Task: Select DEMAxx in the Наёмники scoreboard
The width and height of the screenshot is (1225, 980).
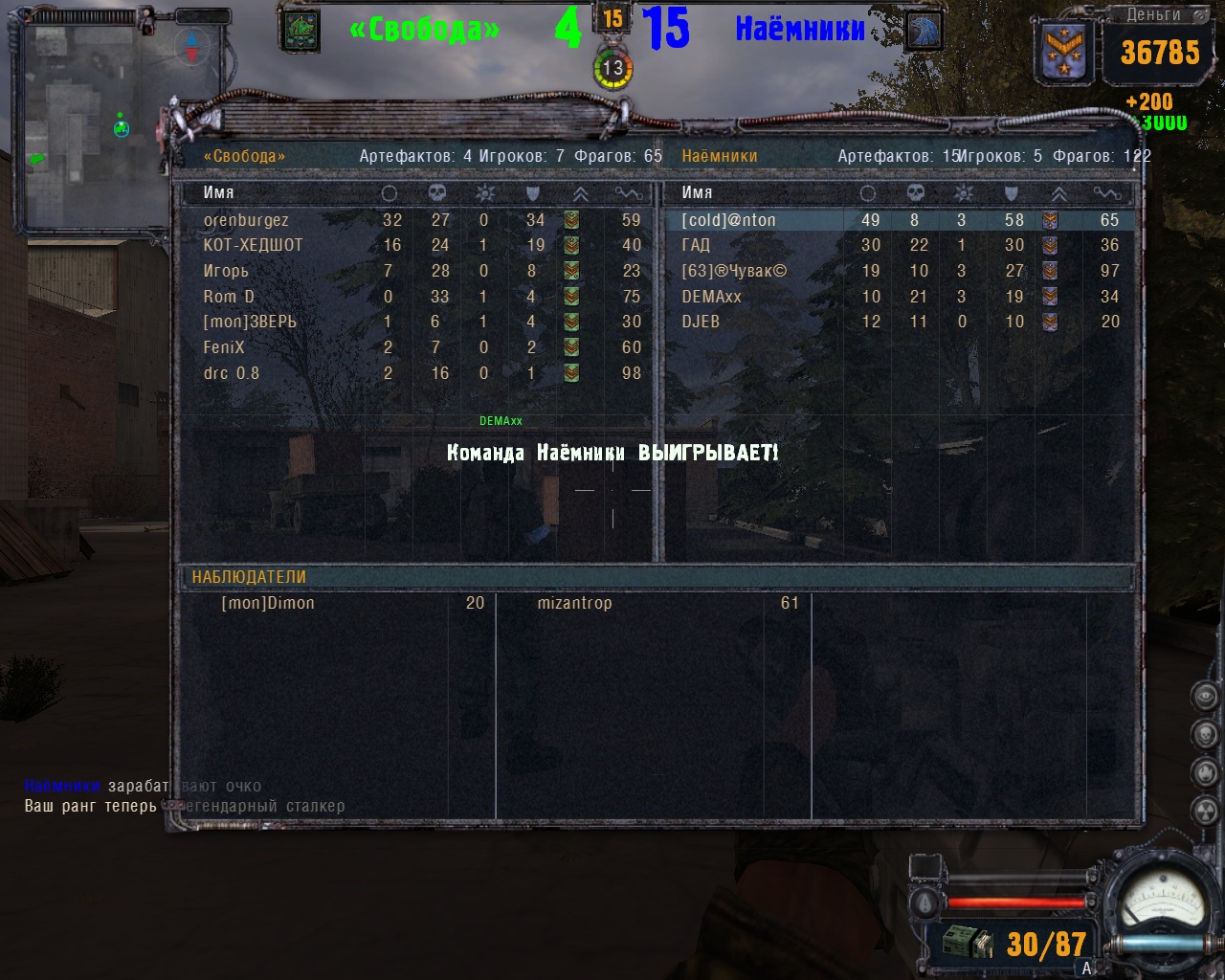Action: 711,297
